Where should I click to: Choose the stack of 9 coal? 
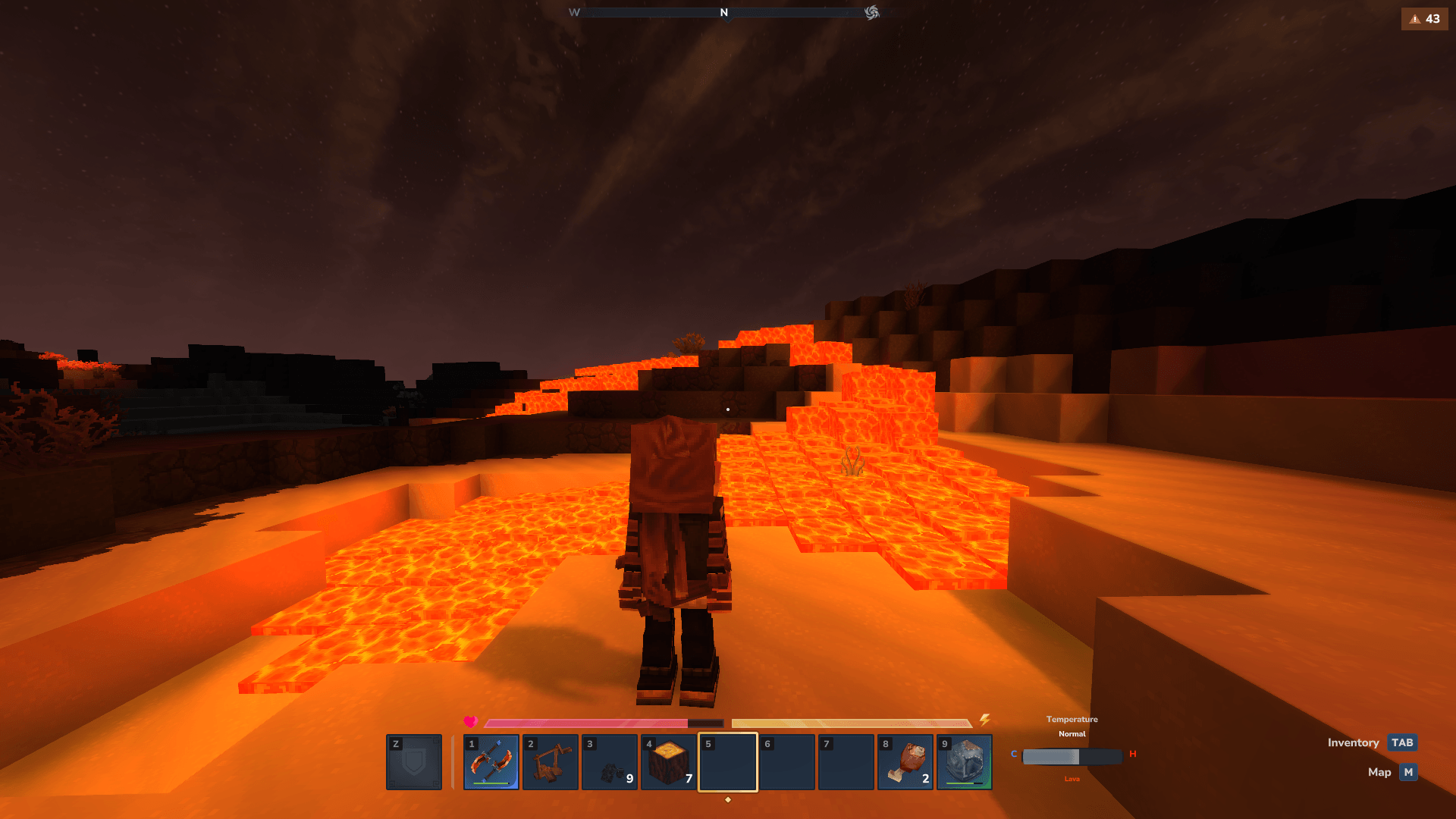coord(610,762)
